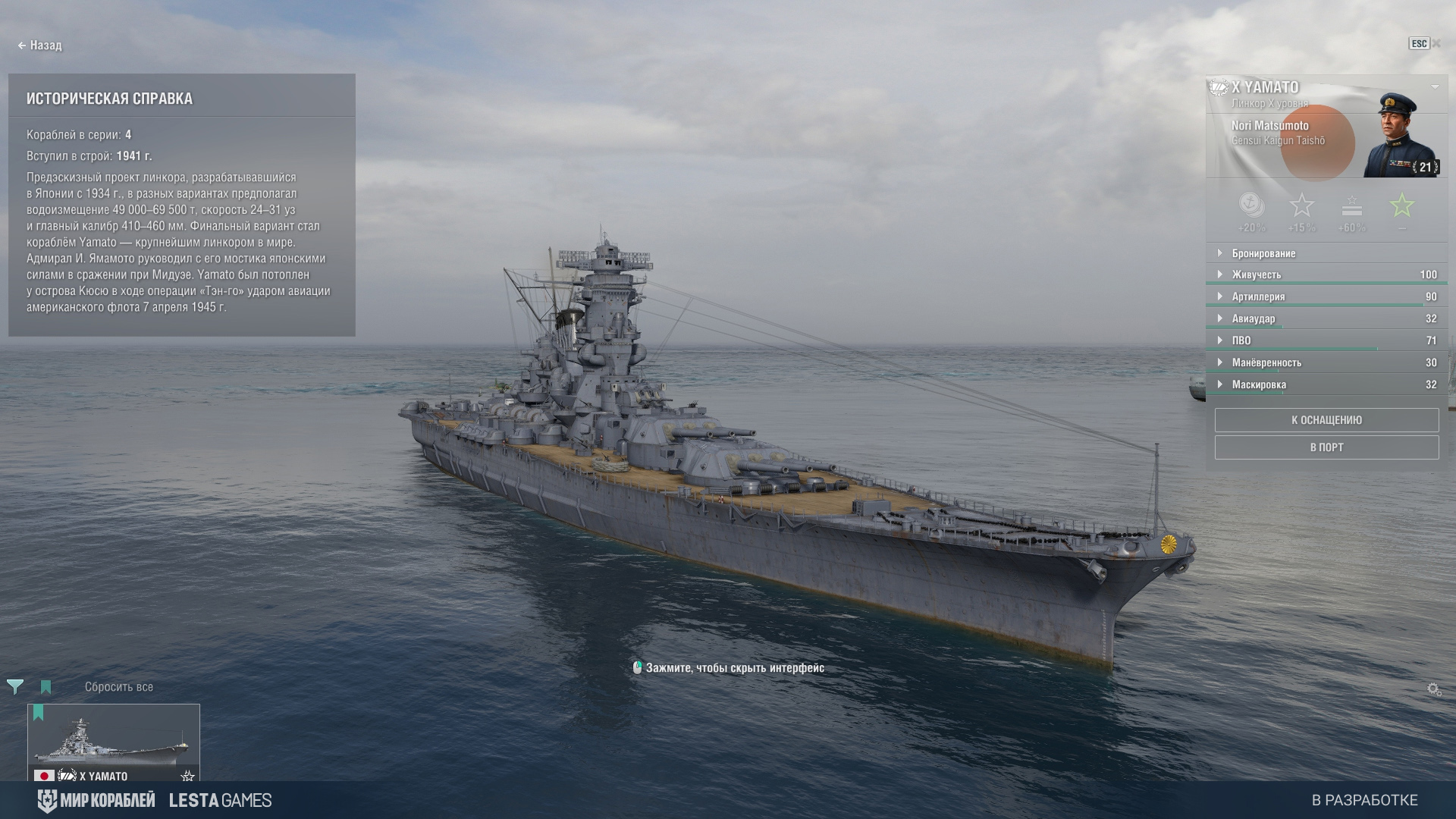
Task: Toggle the bookmark filter icon
Action: pos(45,687)
